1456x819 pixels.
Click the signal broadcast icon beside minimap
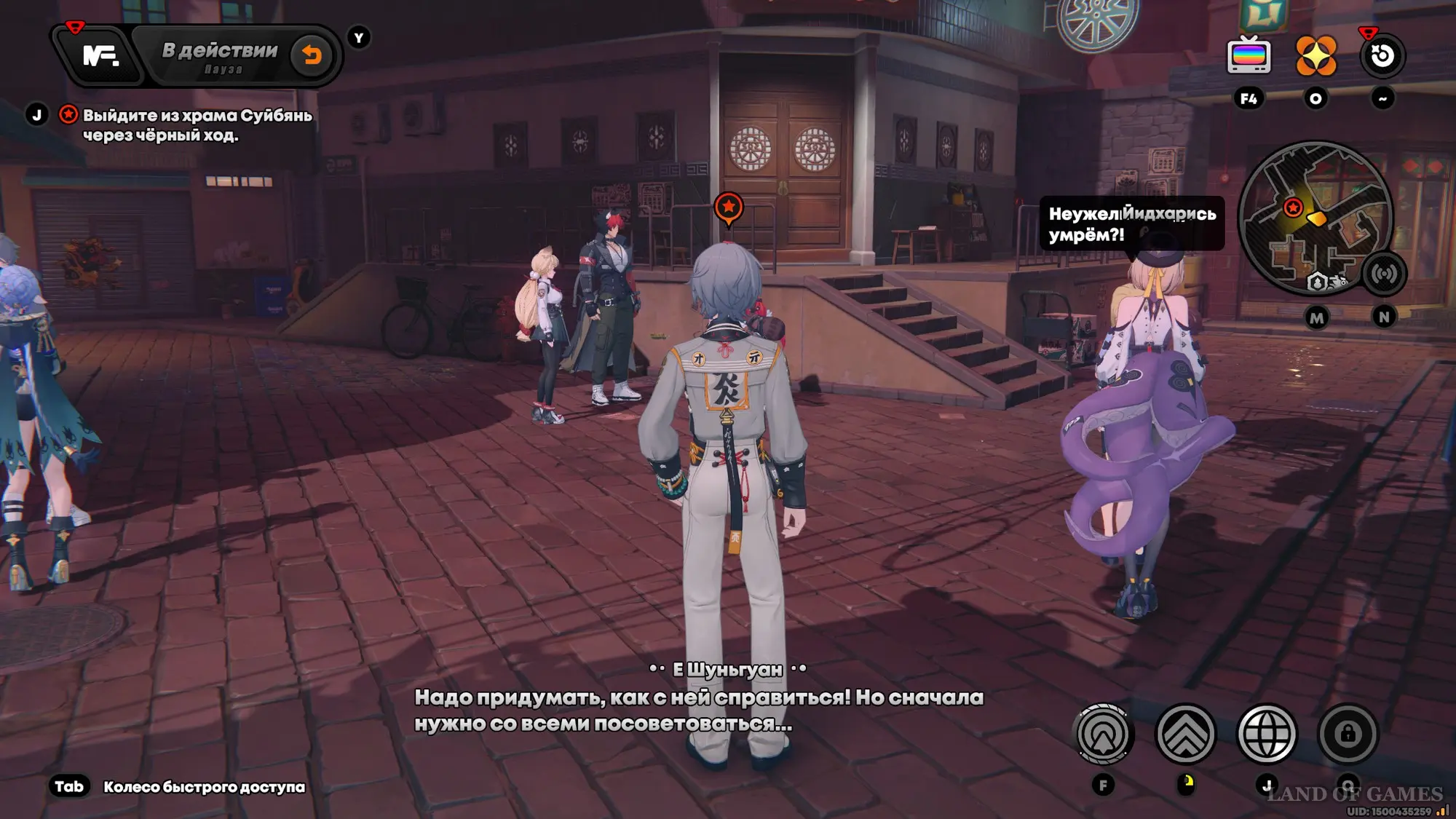(1383, 274)
